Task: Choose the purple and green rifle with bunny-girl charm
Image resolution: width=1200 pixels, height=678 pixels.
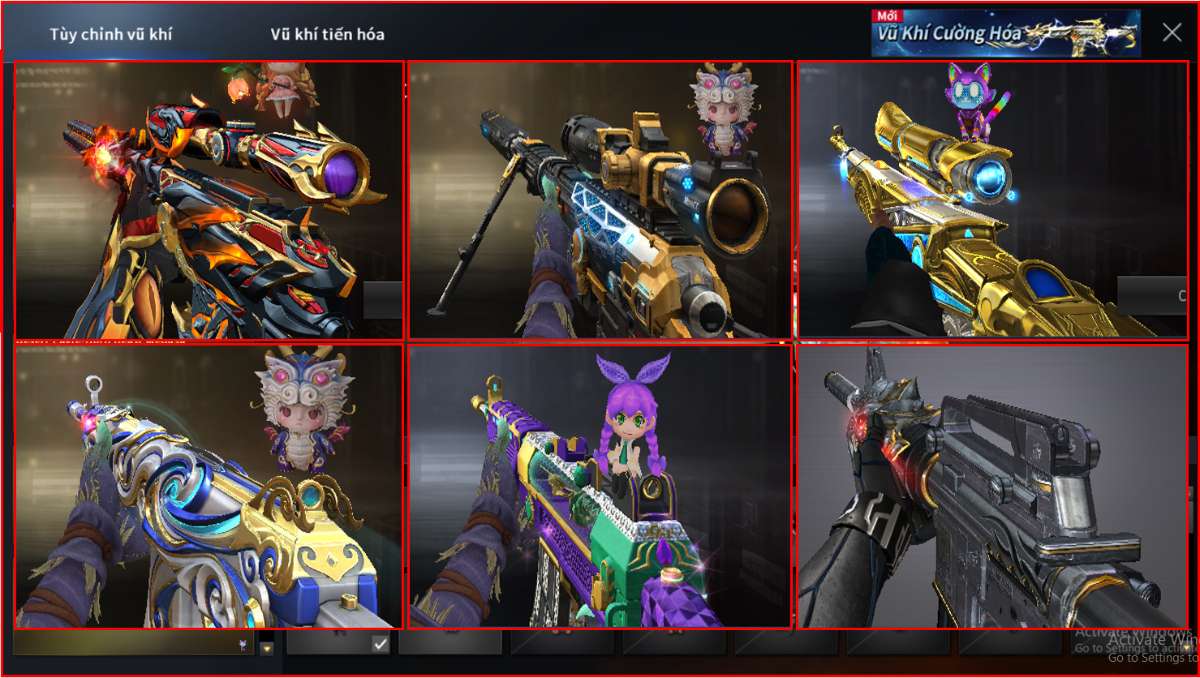Action: [600, 486]
